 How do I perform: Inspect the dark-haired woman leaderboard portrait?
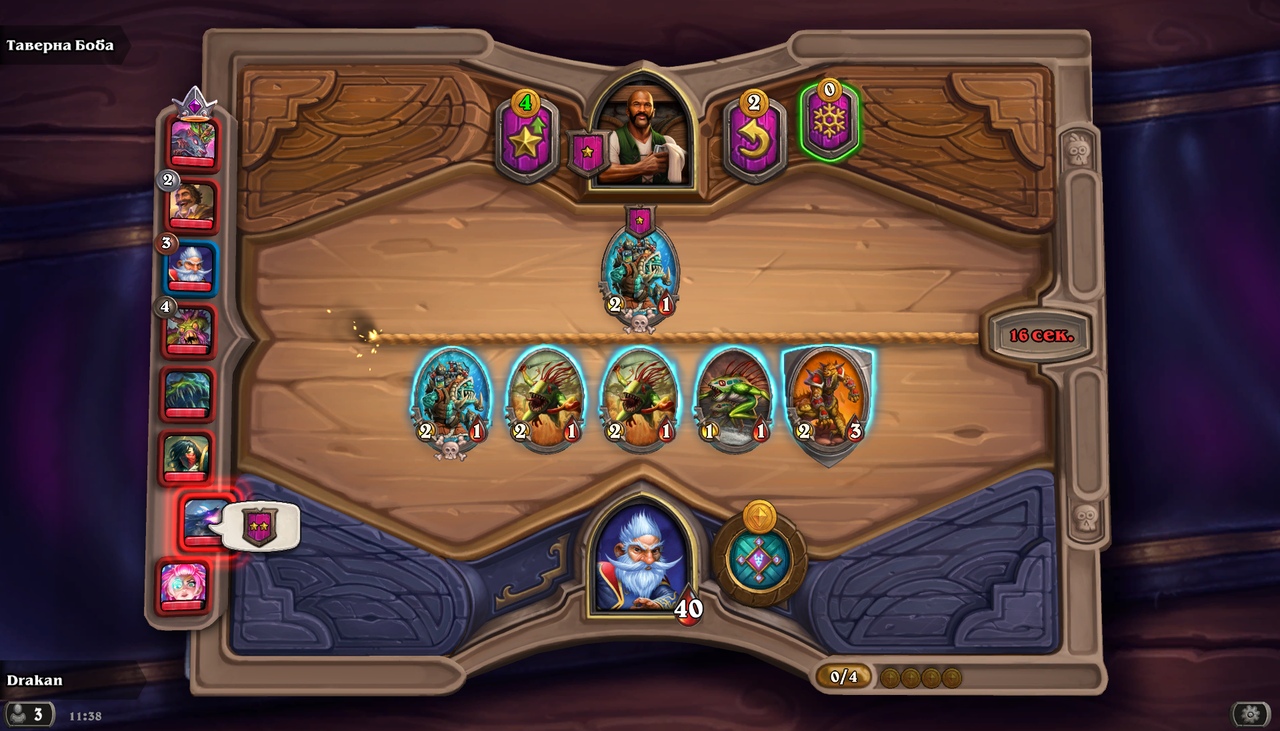pyautogui.click(x=187, y=457)
